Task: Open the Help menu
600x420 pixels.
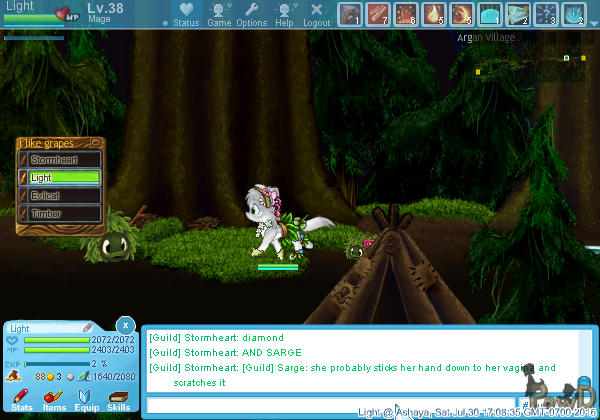Action: click(285, 14)
